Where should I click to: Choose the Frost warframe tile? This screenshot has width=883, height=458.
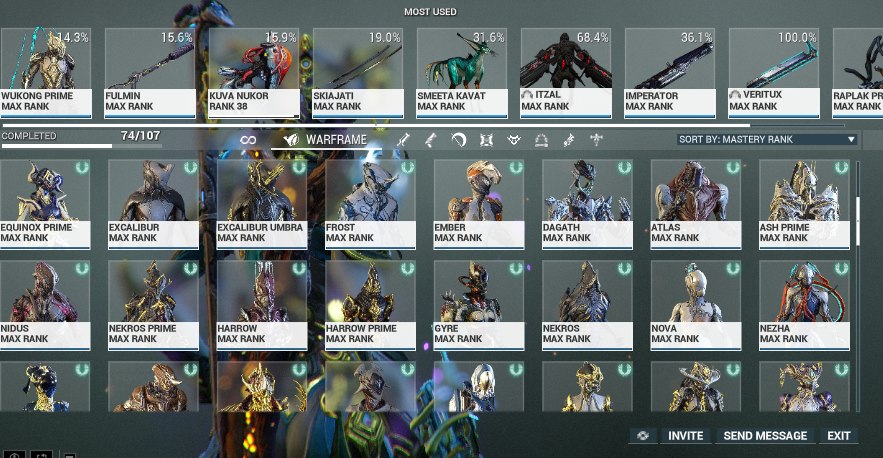pos(370,201)
